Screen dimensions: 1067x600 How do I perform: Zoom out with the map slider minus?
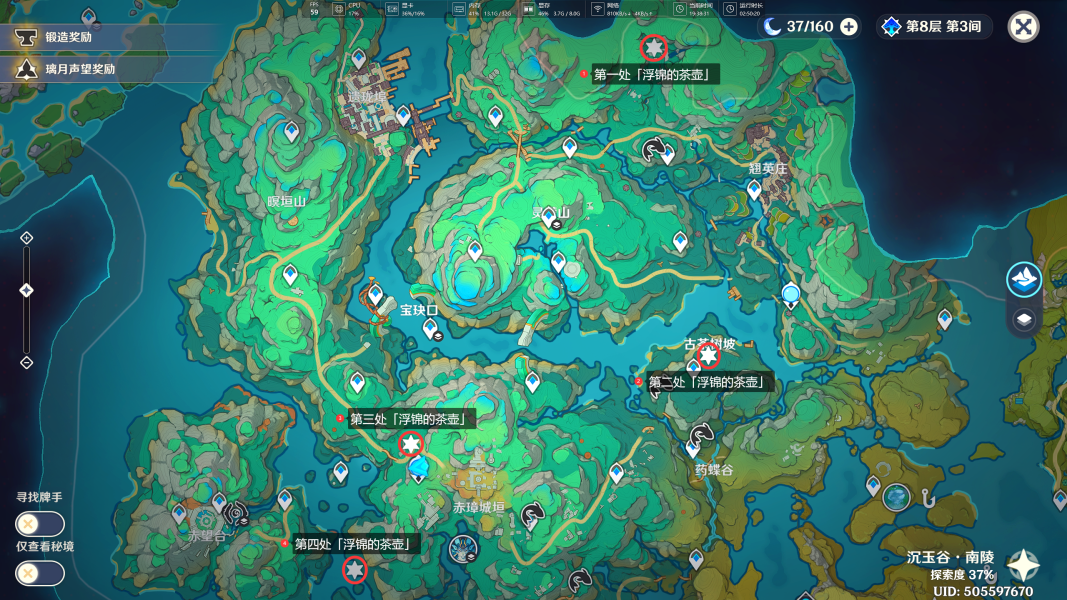pyautogui.click(x=27, y=362)
